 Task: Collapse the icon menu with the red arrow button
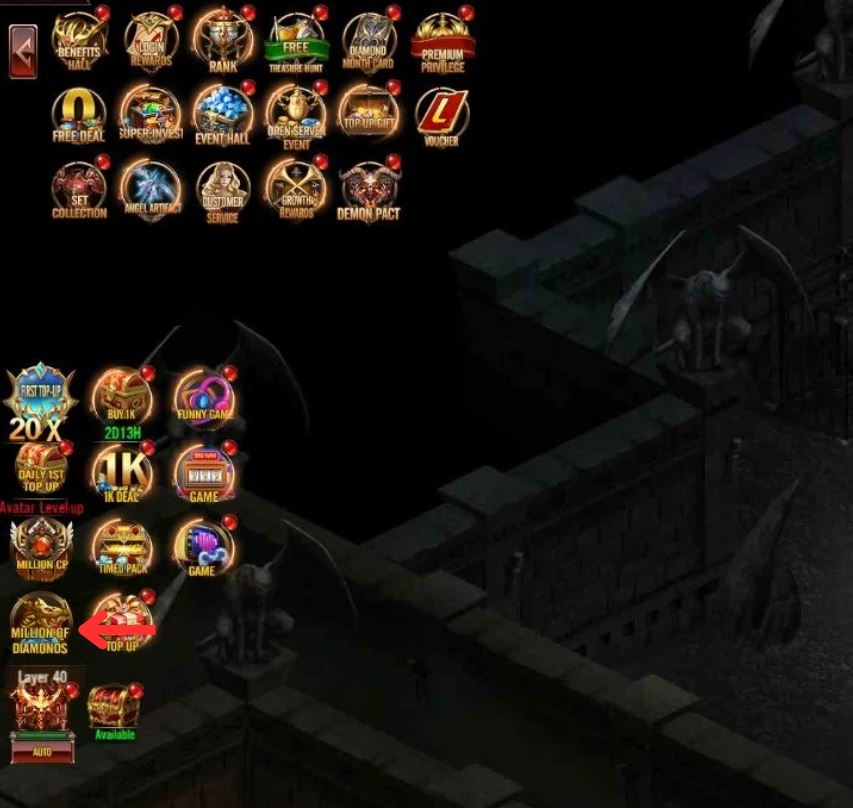point(23,51)
